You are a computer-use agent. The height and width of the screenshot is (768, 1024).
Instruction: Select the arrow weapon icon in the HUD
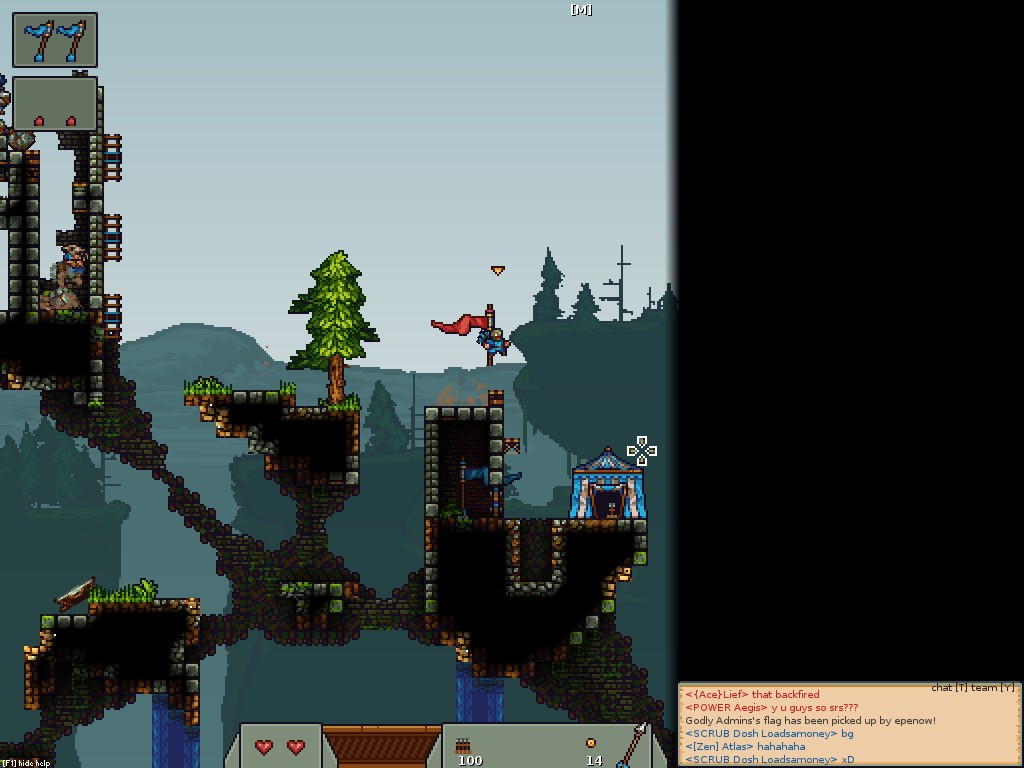point(631,743)
